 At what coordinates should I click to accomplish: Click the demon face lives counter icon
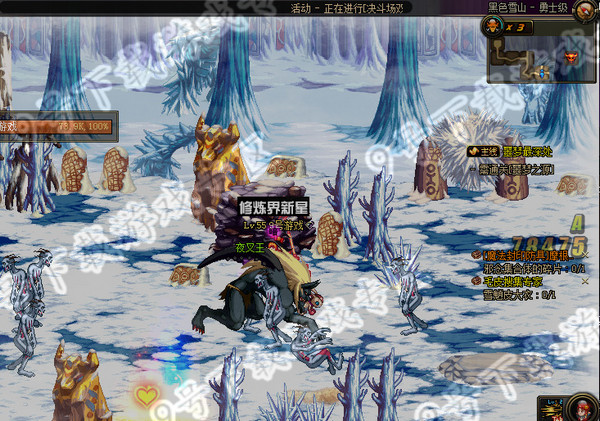click(x=495, y=28)
